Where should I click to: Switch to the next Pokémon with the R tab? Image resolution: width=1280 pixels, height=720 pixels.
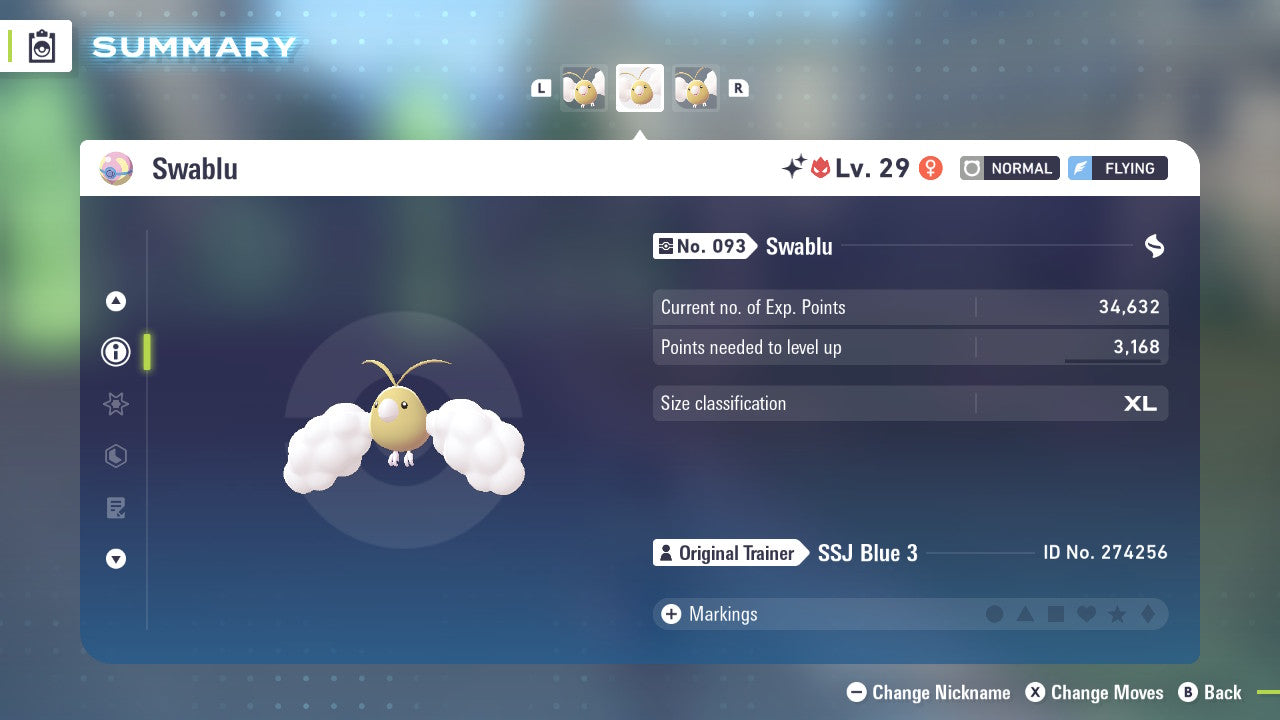pos(739,88)
